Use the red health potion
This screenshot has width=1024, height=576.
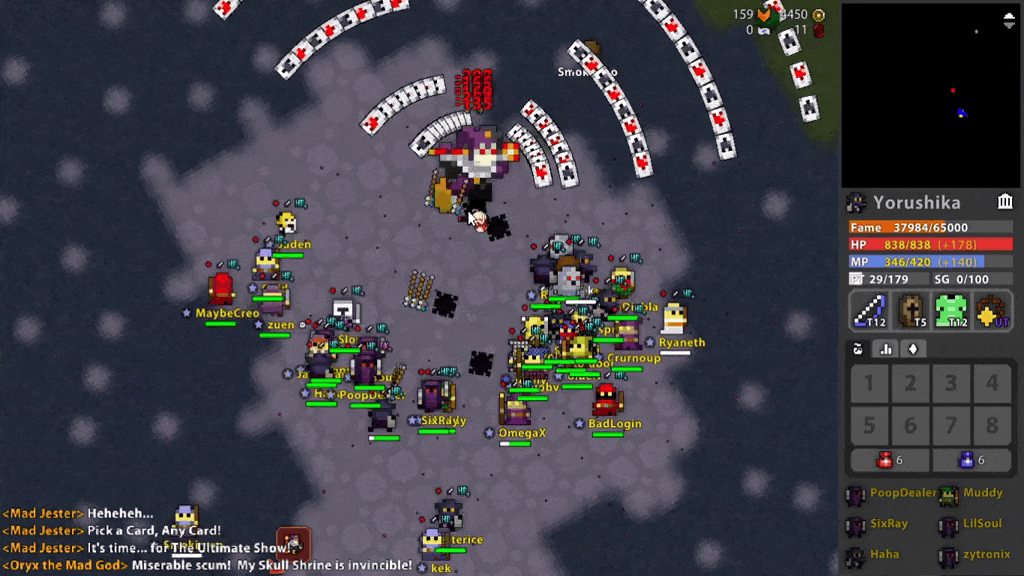[x=889, y=460]
